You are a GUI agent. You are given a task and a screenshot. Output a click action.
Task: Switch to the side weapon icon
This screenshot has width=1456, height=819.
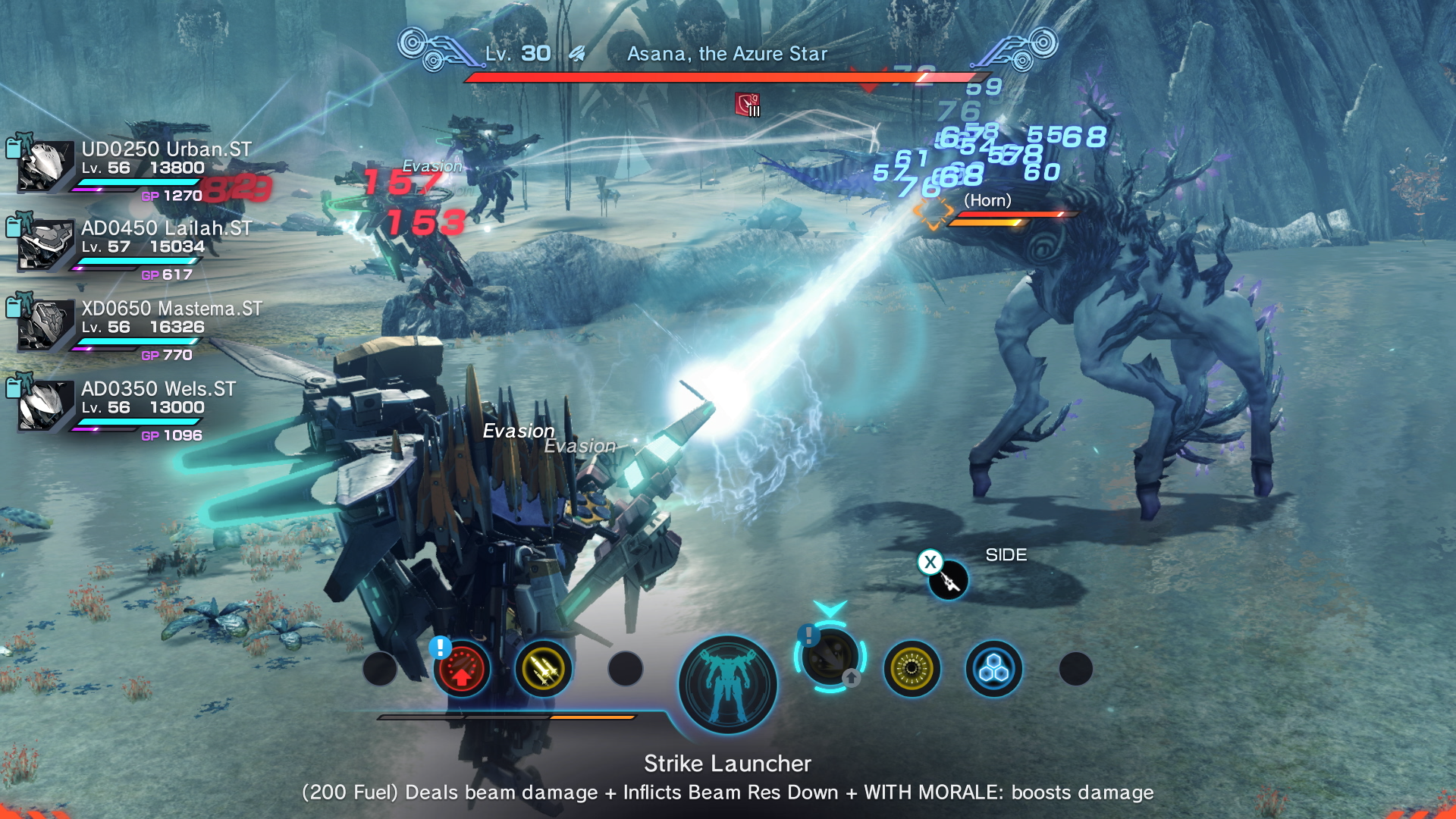pos(948,580)
